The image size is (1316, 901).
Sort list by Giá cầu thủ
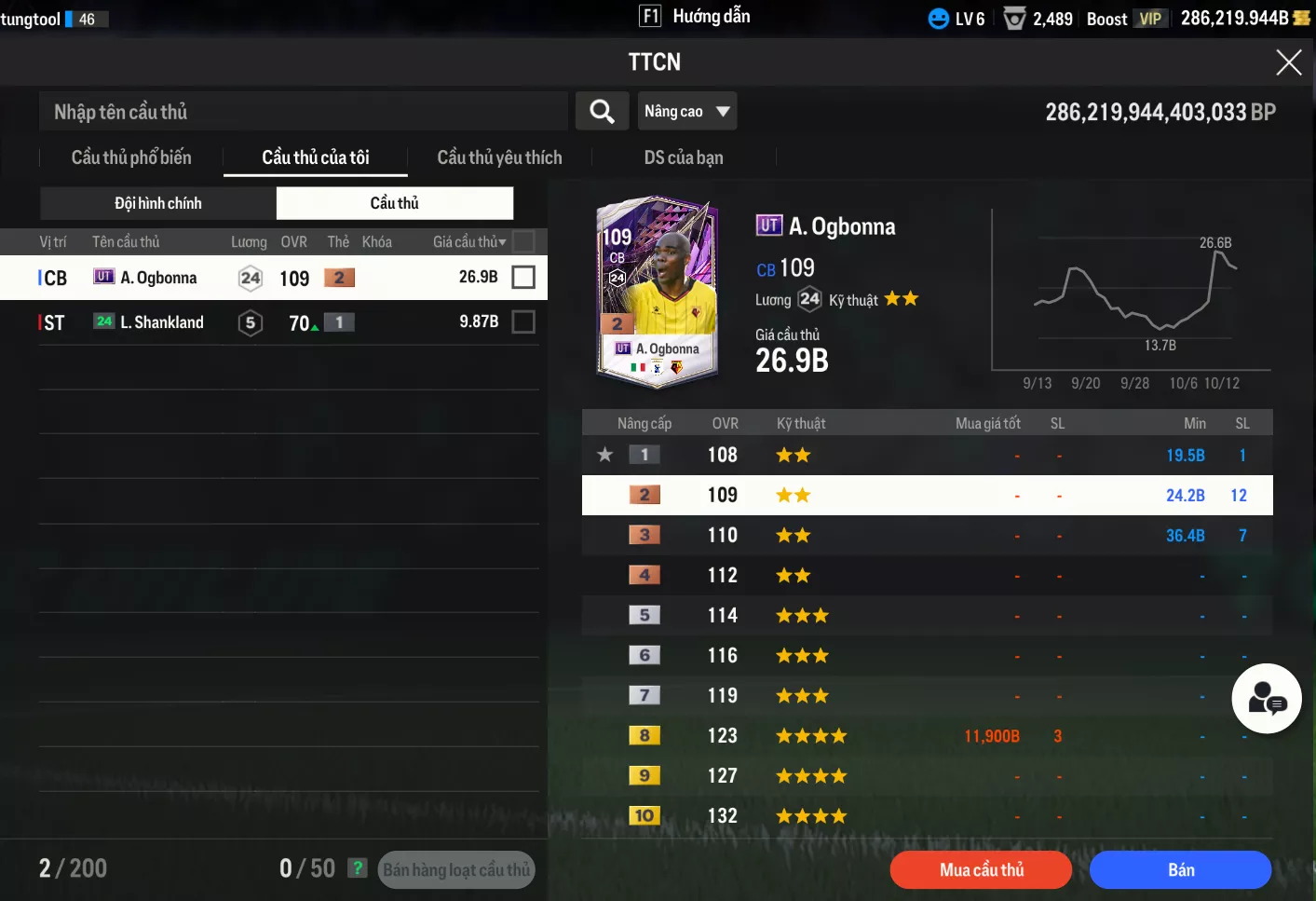468,242
